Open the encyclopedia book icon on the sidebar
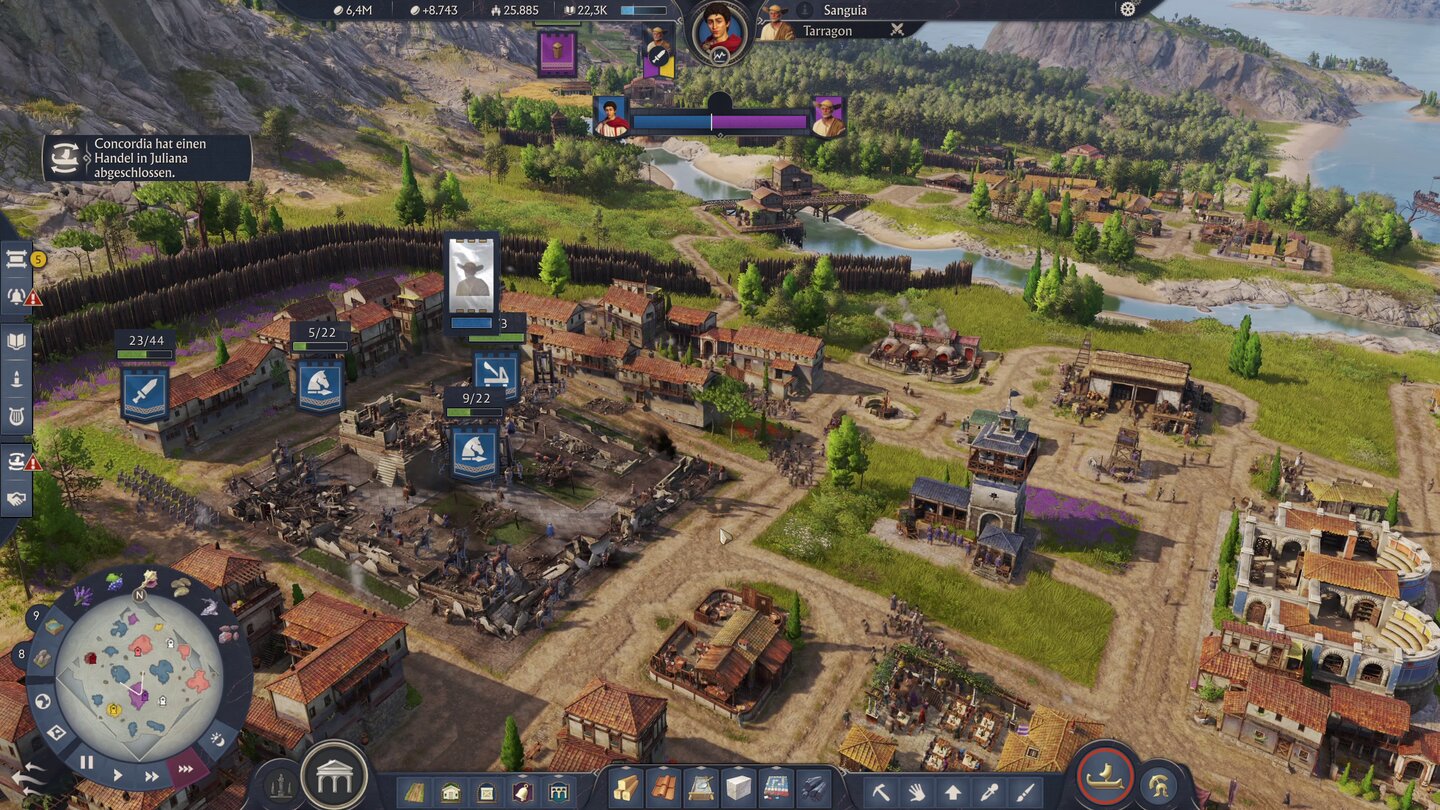Screen dimensions: 1440x810 16,340
